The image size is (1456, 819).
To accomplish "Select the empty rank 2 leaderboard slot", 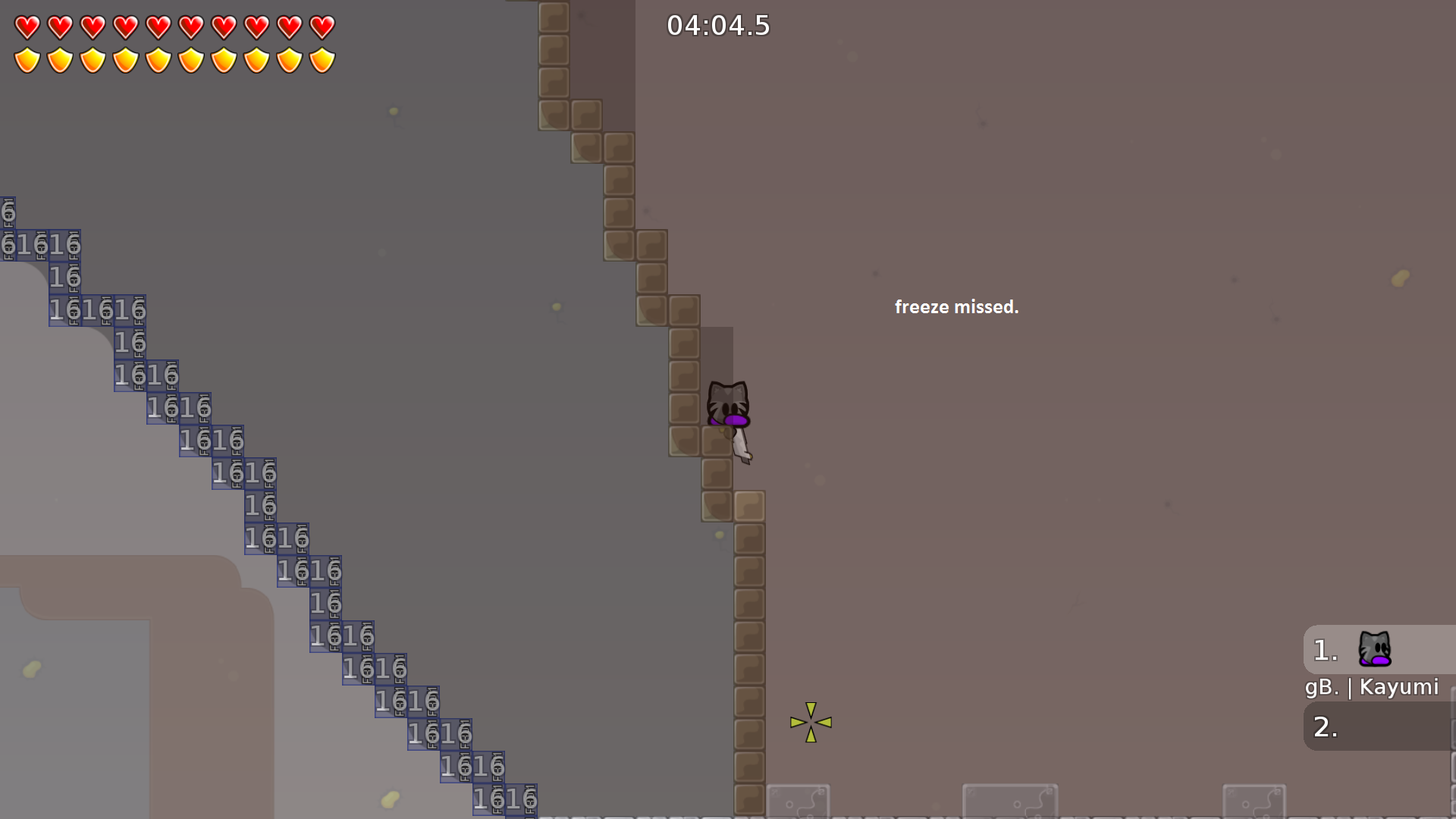I will click(x=1380, y=726).
